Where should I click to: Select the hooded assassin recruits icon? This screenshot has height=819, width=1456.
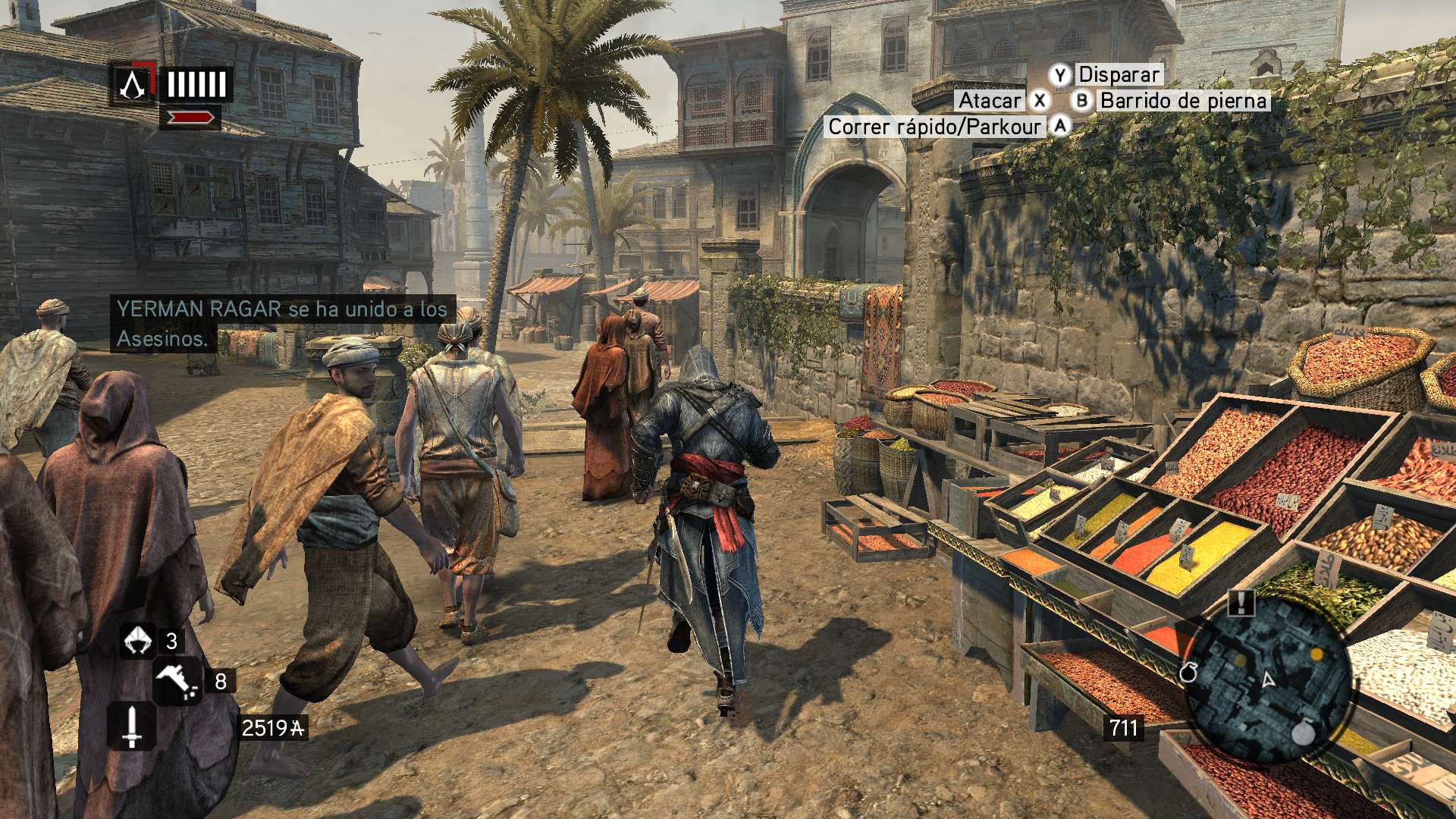tap(138, 641)
